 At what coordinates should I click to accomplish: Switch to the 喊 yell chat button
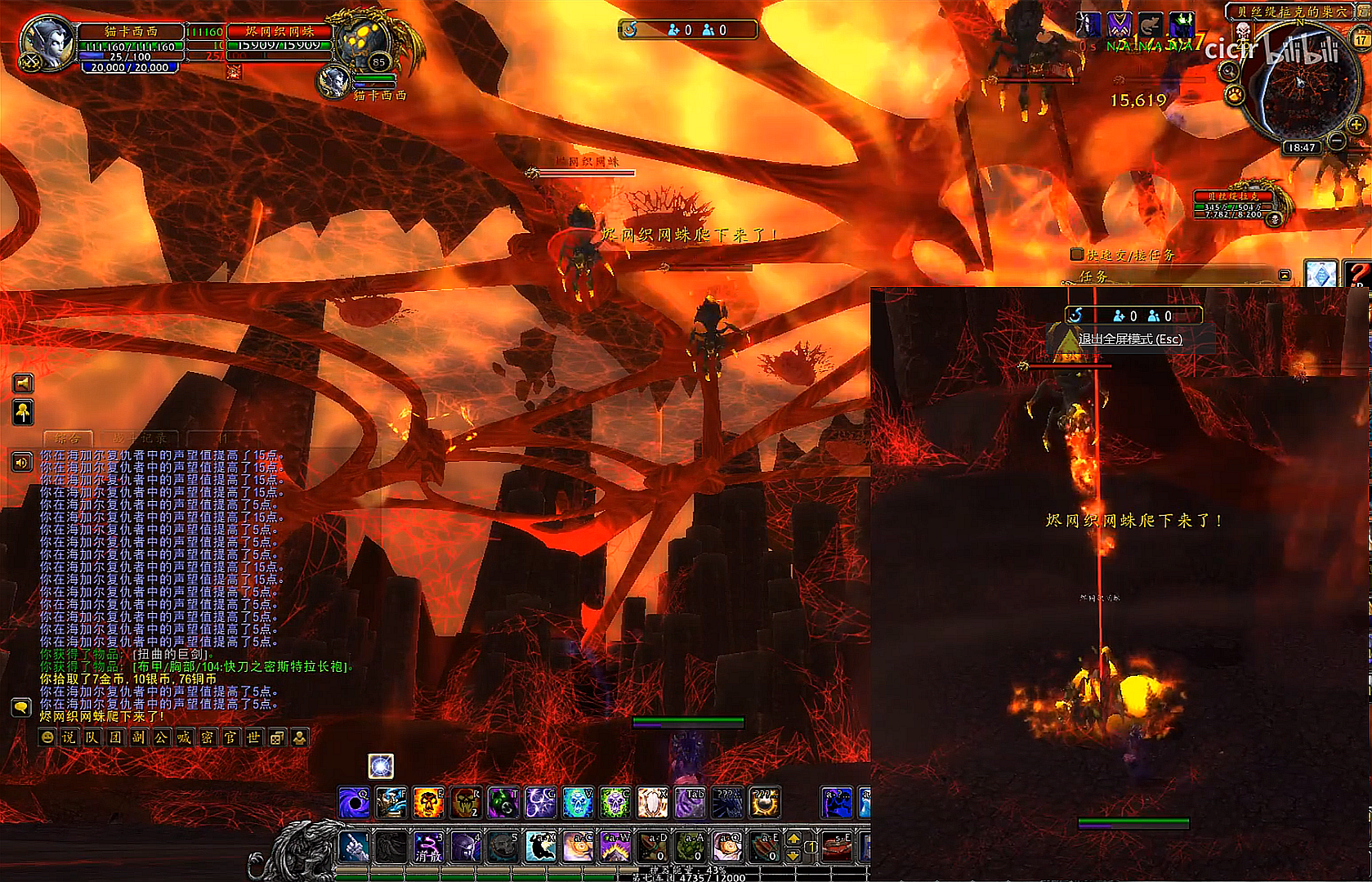click(x=185, y=737)
